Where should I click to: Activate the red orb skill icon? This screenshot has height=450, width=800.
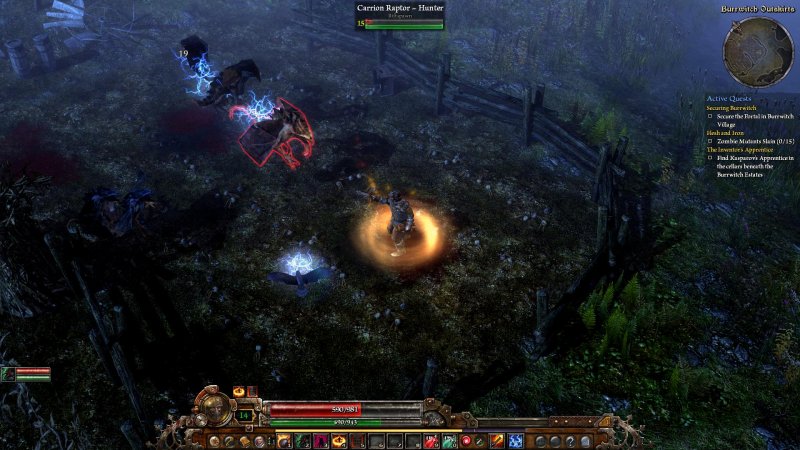pos(465,441)
